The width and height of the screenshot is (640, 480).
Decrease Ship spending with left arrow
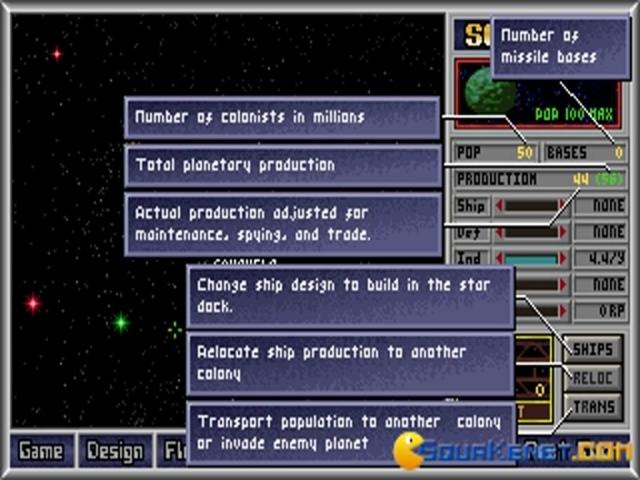pos(498,206)
